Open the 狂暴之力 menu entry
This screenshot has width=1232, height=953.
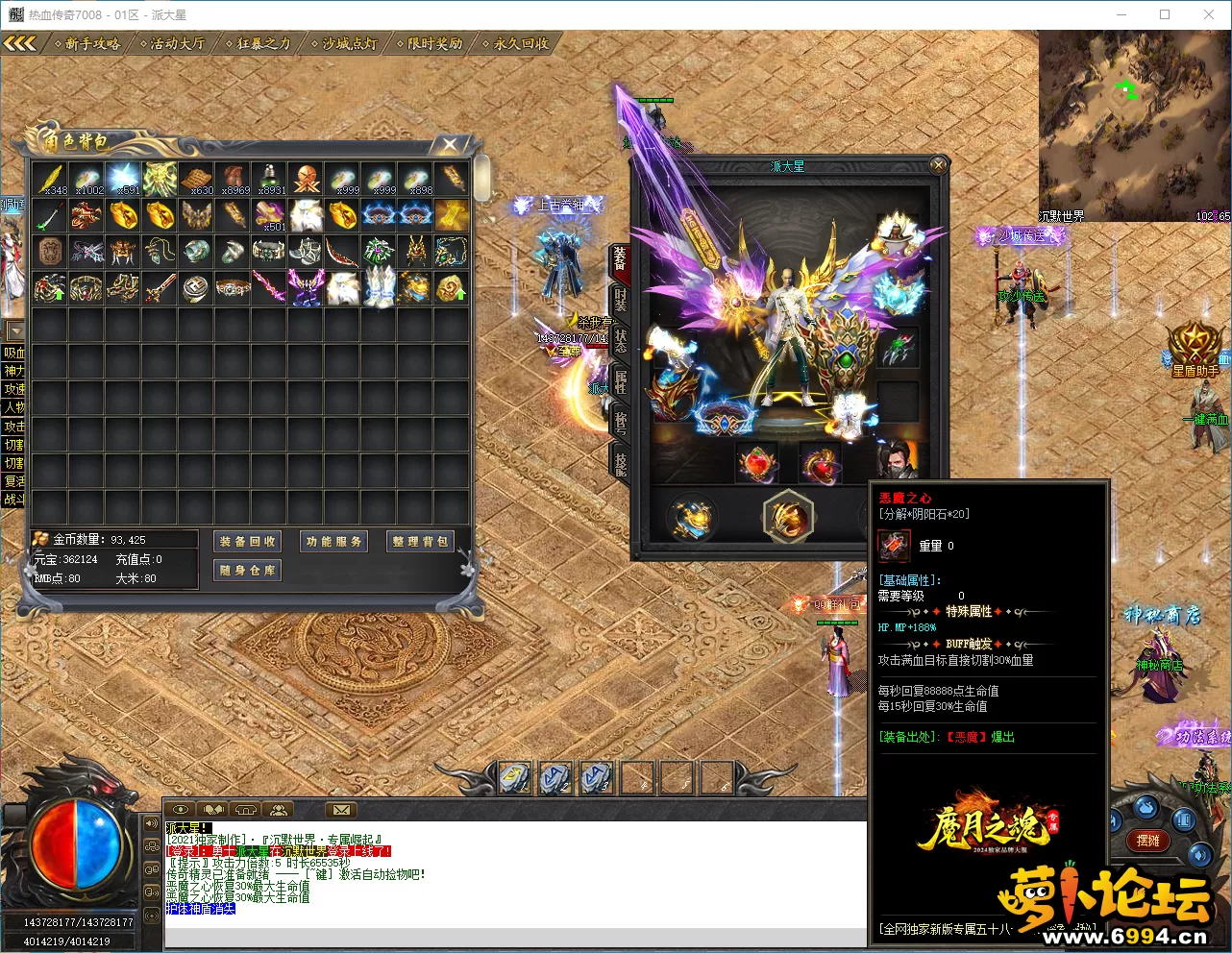(260, 43)
